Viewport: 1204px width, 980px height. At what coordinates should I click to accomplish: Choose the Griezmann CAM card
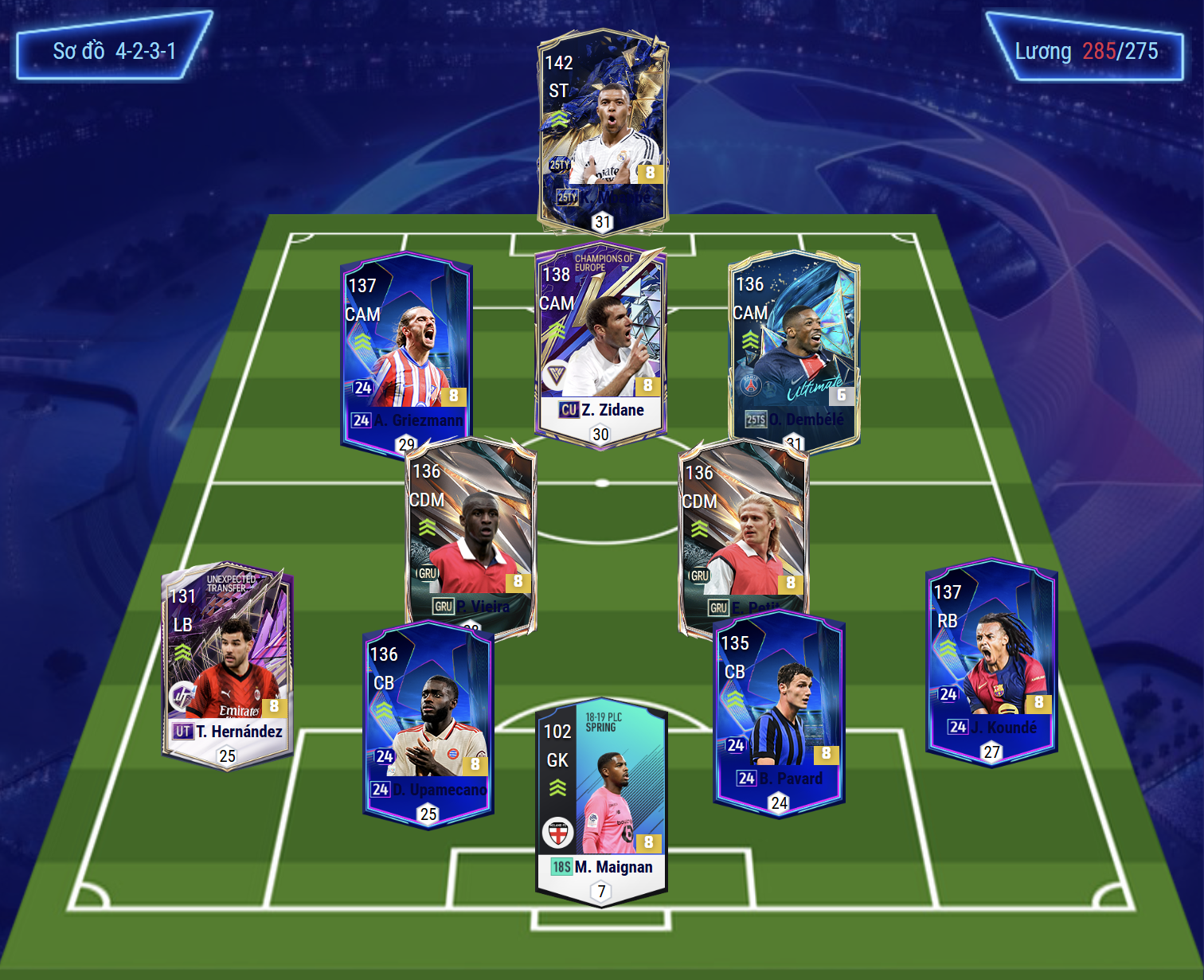[405, 350]
